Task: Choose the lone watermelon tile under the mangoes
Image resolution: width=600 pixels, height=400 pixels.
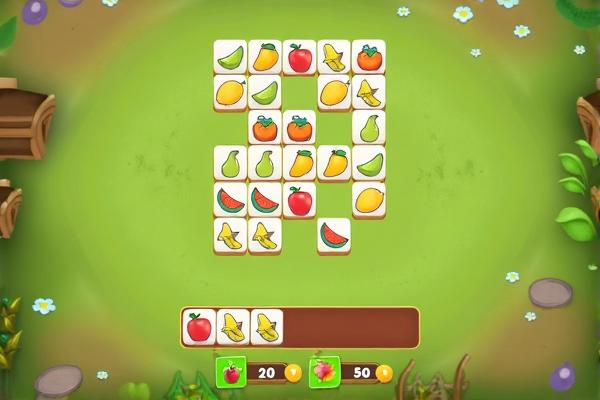Action: [x=334, y=236]
